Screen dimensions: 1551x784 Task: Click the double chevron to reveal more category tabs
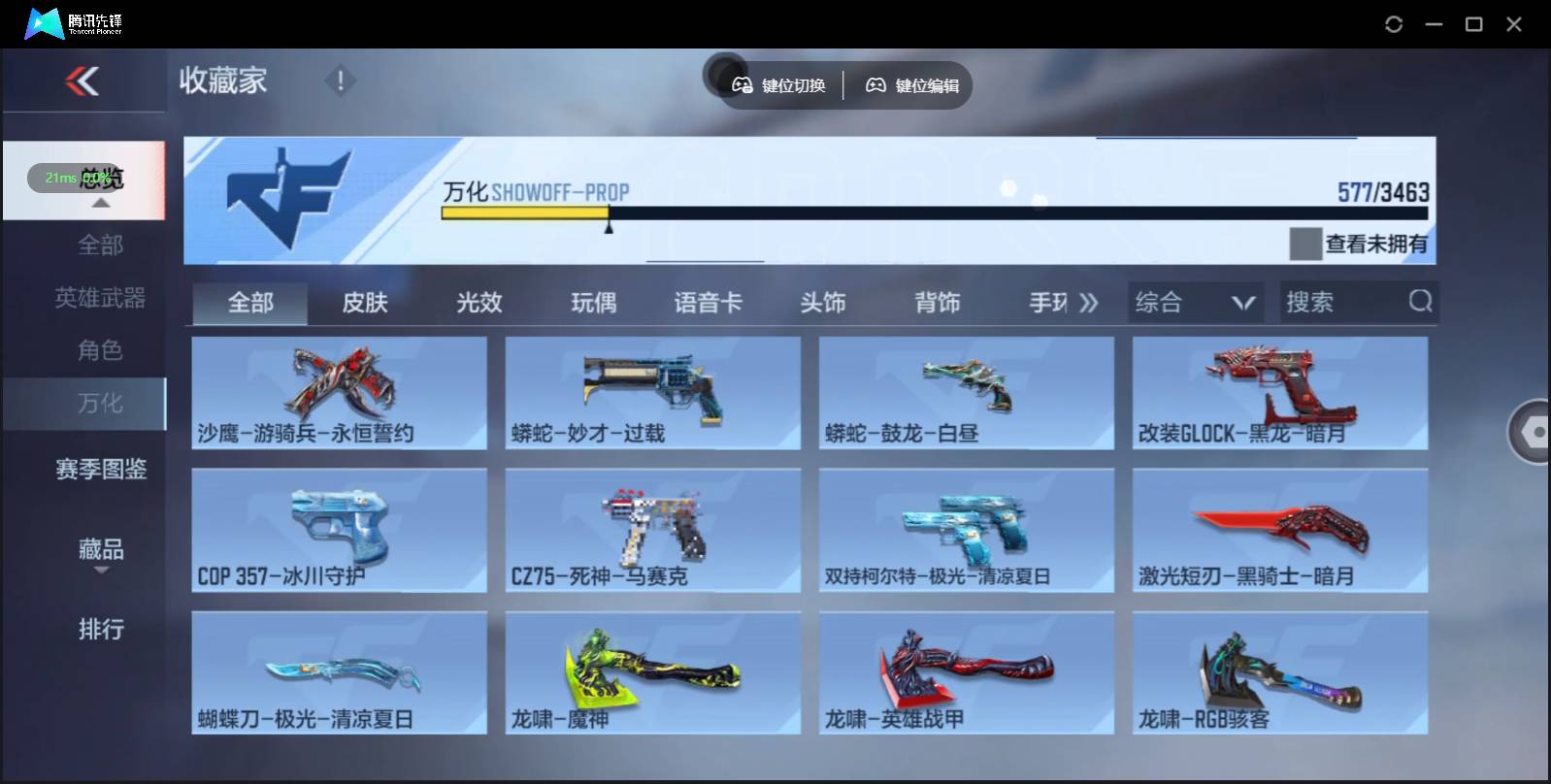(1089, 302)
